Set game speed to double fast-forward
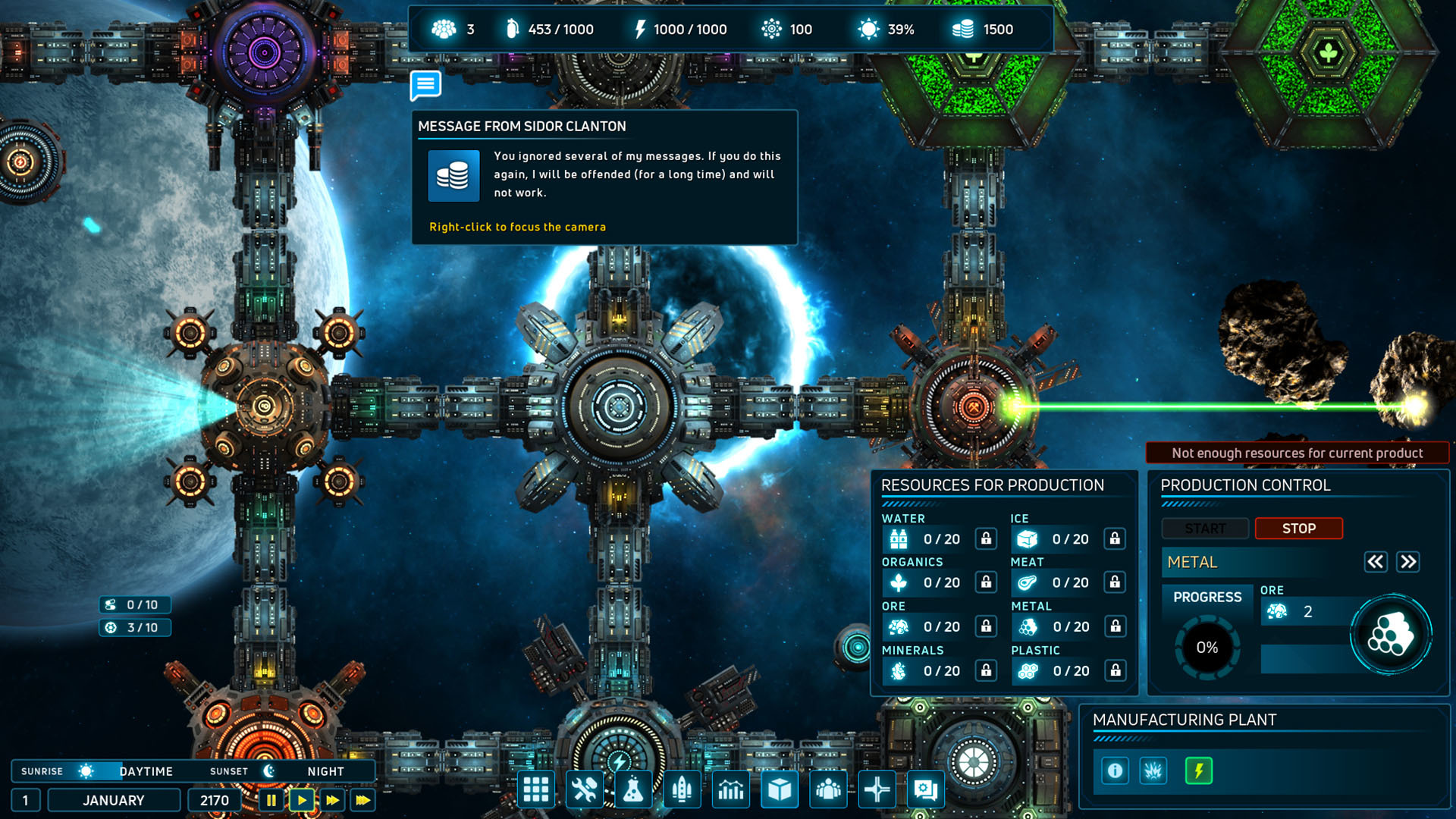Viewport: 1456px width, 819px height. pos(332,800)
